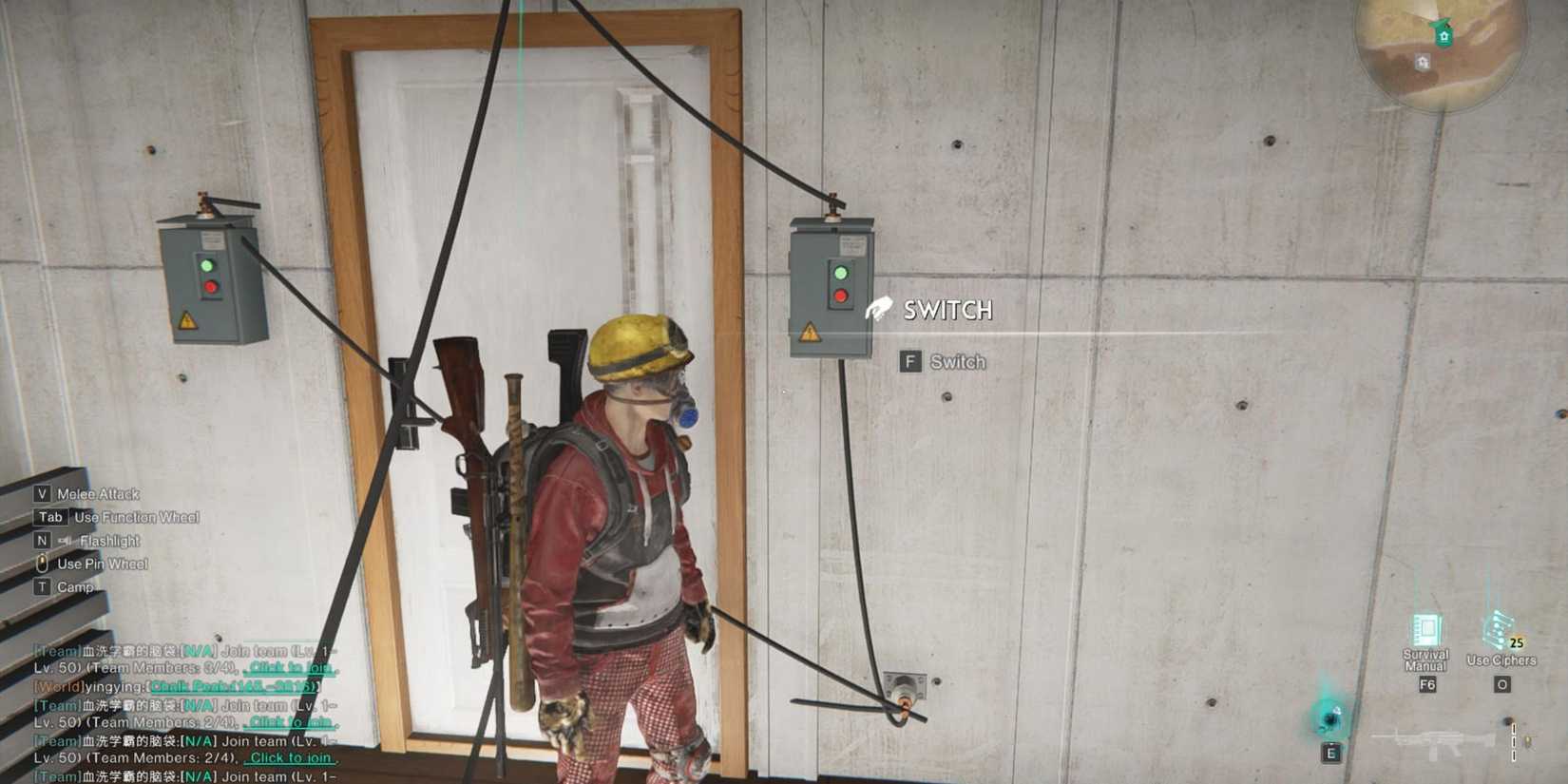Click the topmost Click to join link

(288, 666)
